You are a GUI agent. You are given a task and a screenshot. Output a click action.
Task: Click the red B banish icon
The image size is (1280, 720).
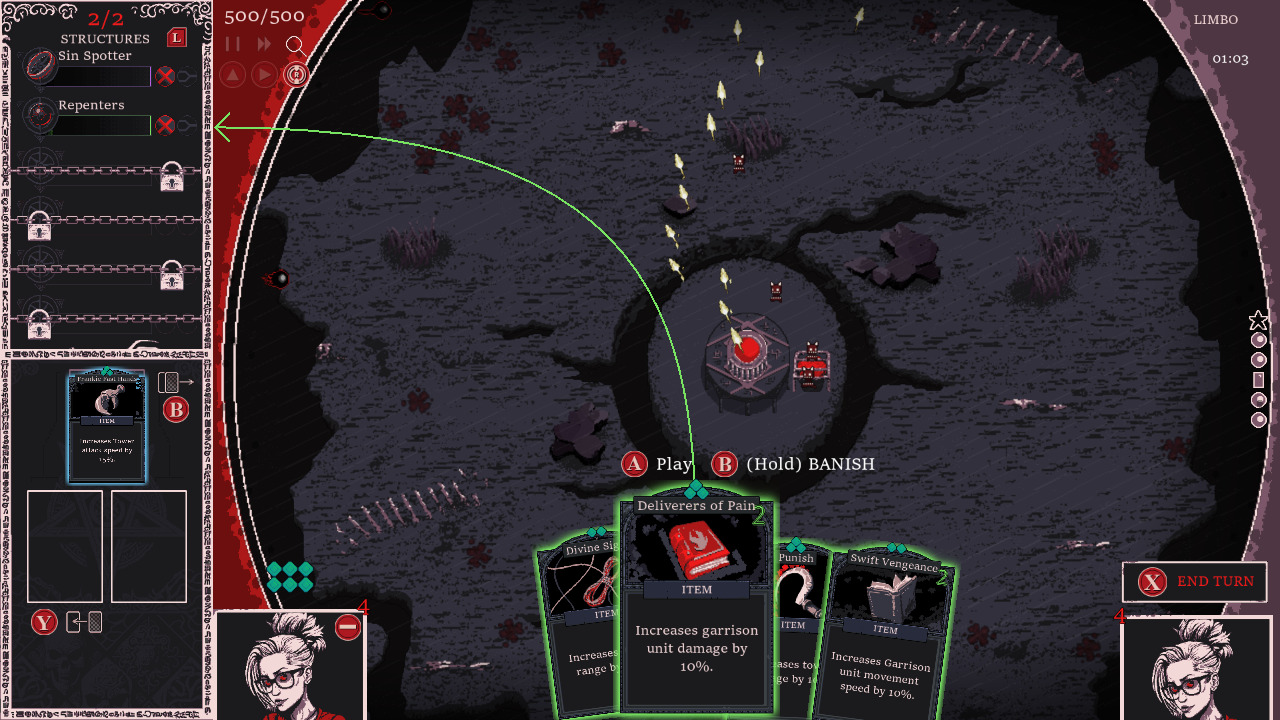(x=176, y=408)
